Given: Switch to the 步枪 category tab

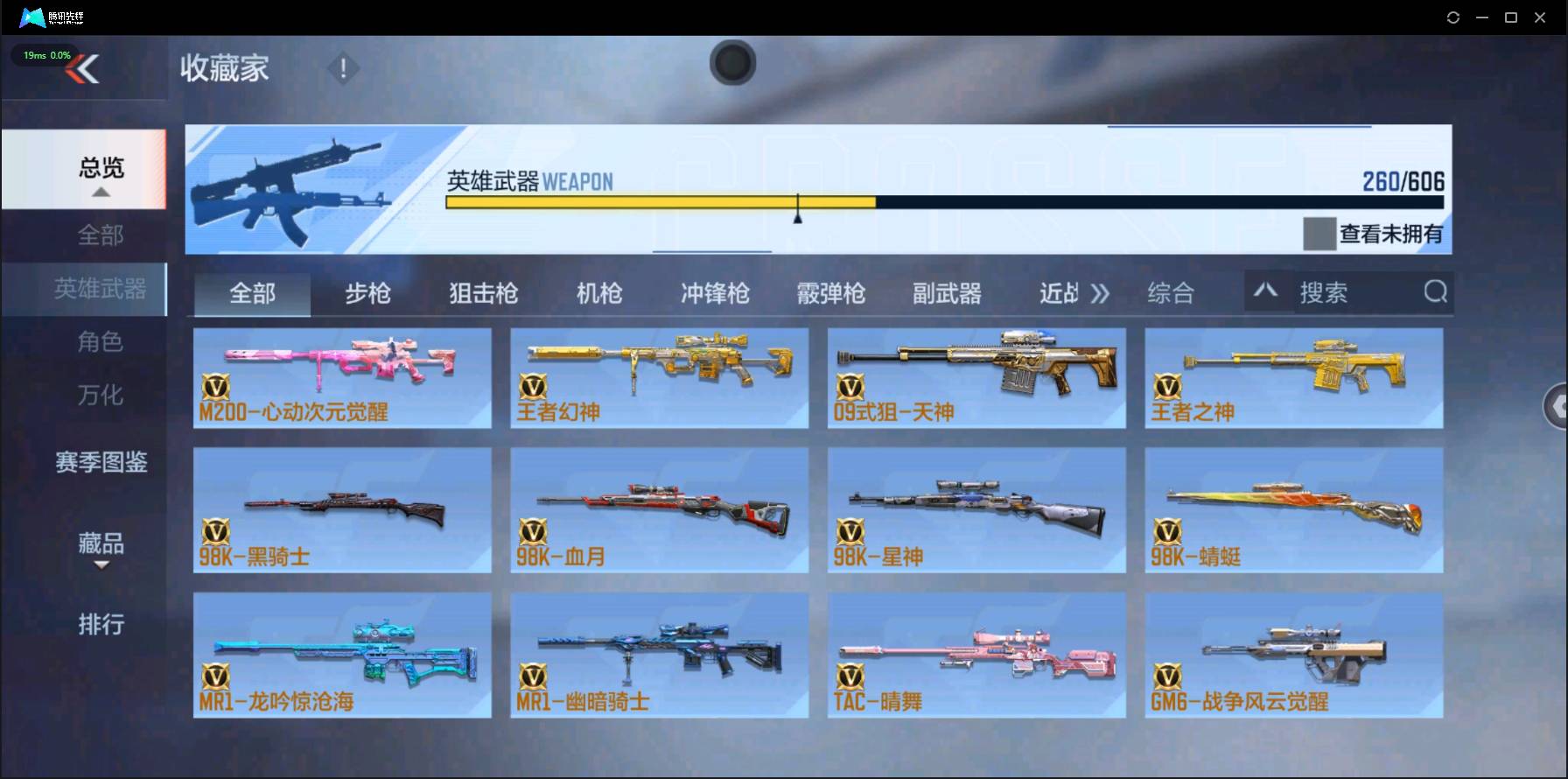Looking at the screenshot, I should pyautogui.click(x=367, y=294).
